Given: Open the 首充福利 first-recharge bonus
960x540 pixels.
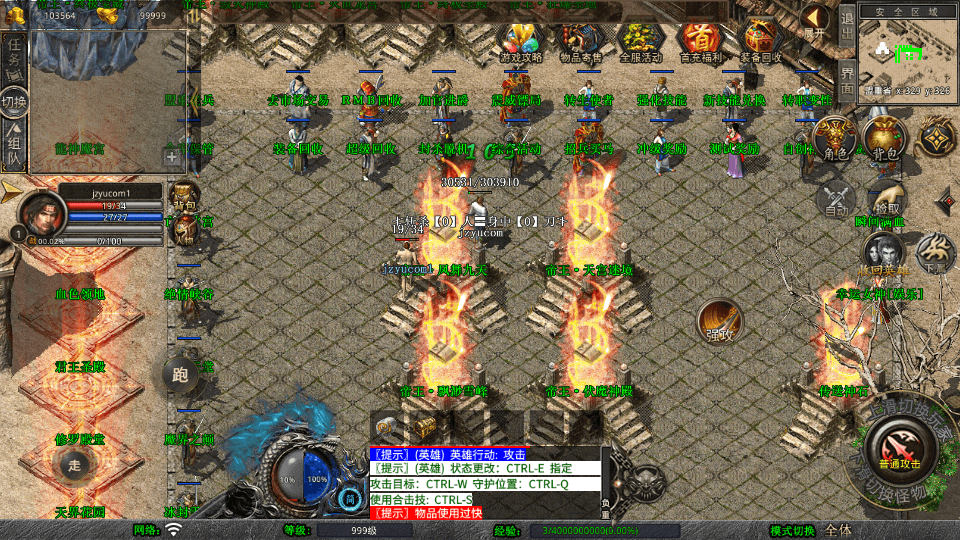Looking at the screenshot, I should pos(701,40).
